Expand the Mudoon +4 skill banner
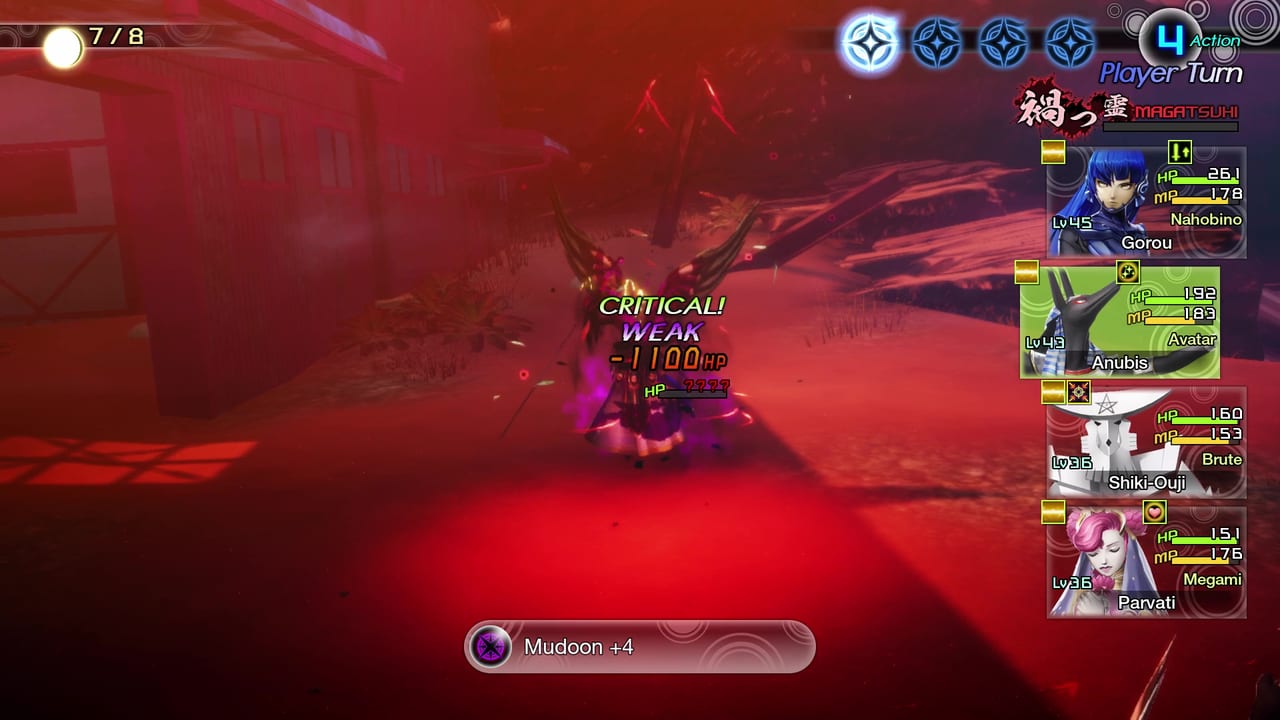Image resolution: width=1280 pixels, height=720 pixels. pyautogui.click(x=638, y=647)
